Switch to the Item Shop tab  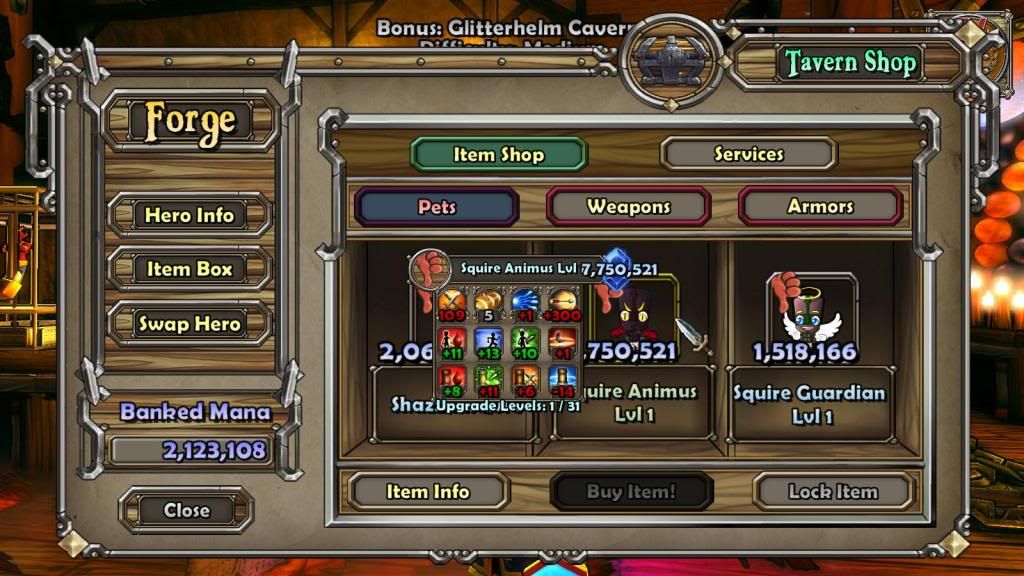point(498,154)
